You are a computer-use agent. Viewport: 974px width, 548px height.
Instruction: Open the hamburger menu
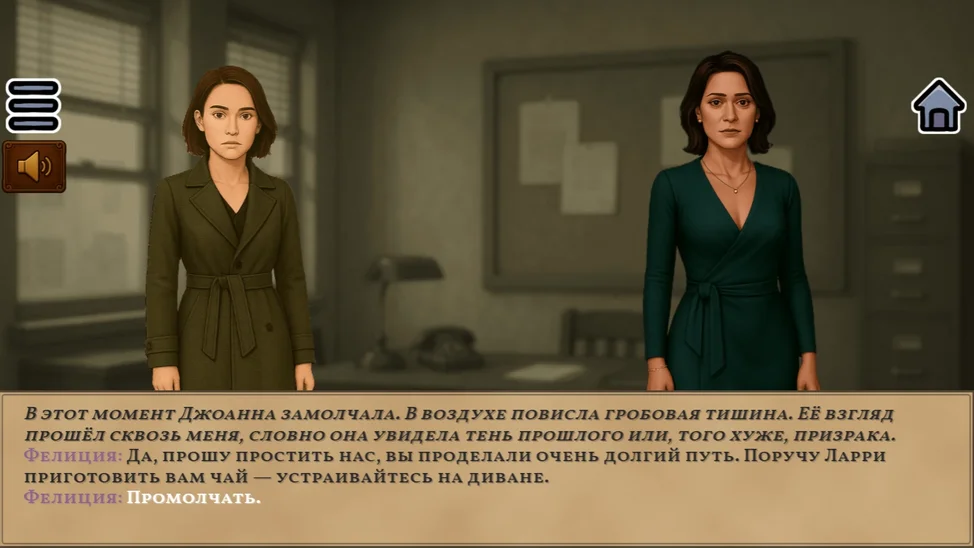(x=34, y=105)
